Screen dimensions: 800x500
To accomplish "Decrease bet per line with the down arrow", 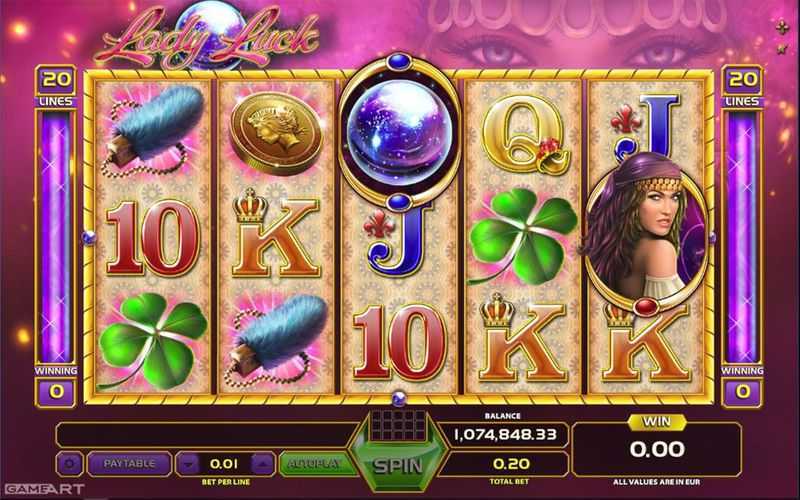I will [188, 464].
